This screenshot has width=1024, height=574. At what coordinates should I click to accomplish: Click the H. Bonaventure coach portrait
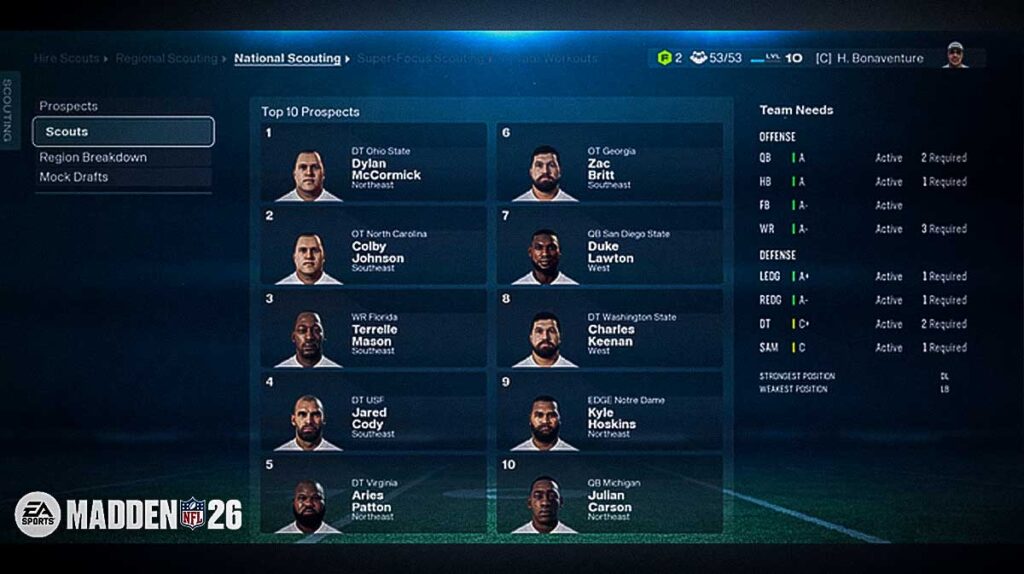[956, 56]
